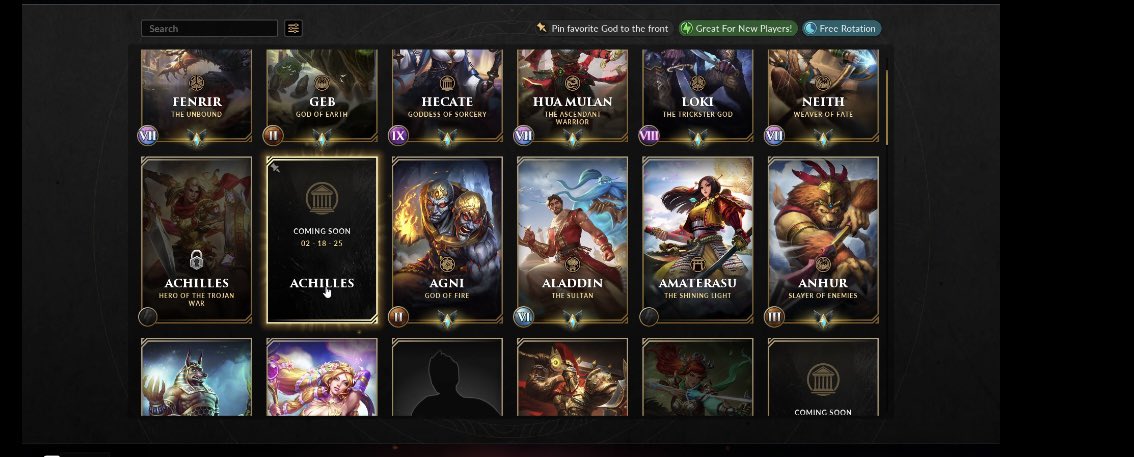Toggle the Great For New Players filter

[x=738, y=29]
